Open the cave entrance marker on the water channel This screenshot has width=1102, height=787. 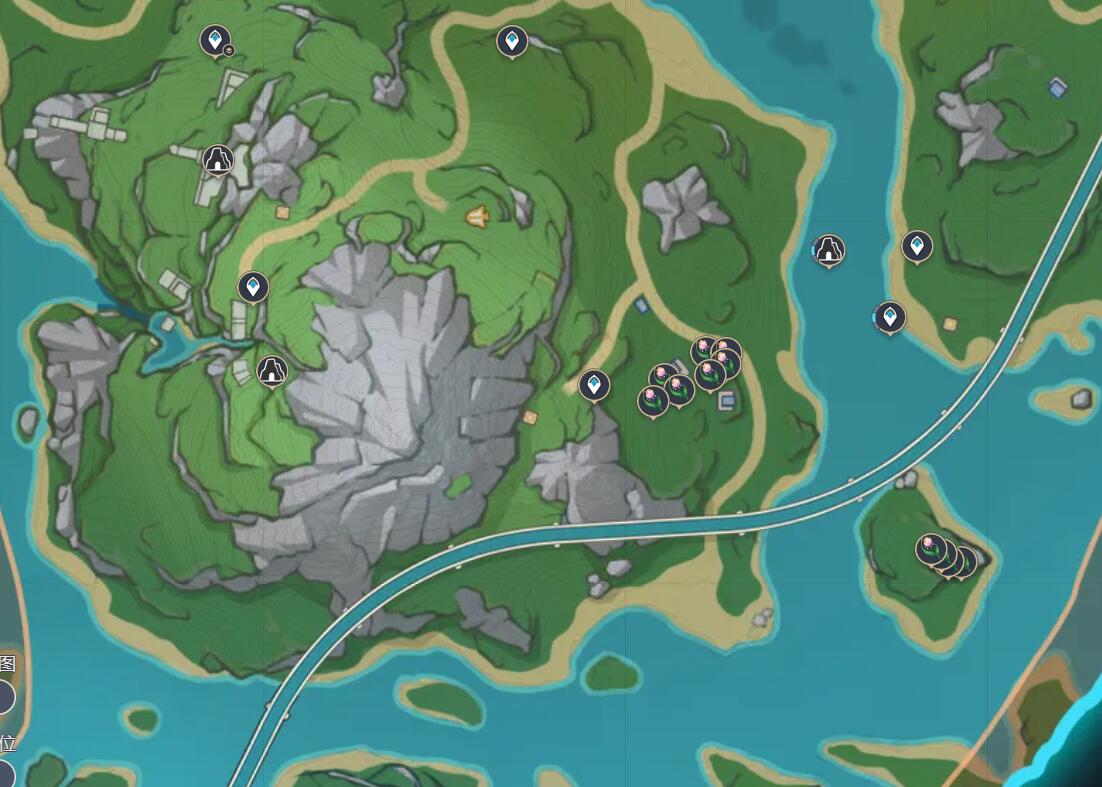pyautogui.click(x=829, y=250)
